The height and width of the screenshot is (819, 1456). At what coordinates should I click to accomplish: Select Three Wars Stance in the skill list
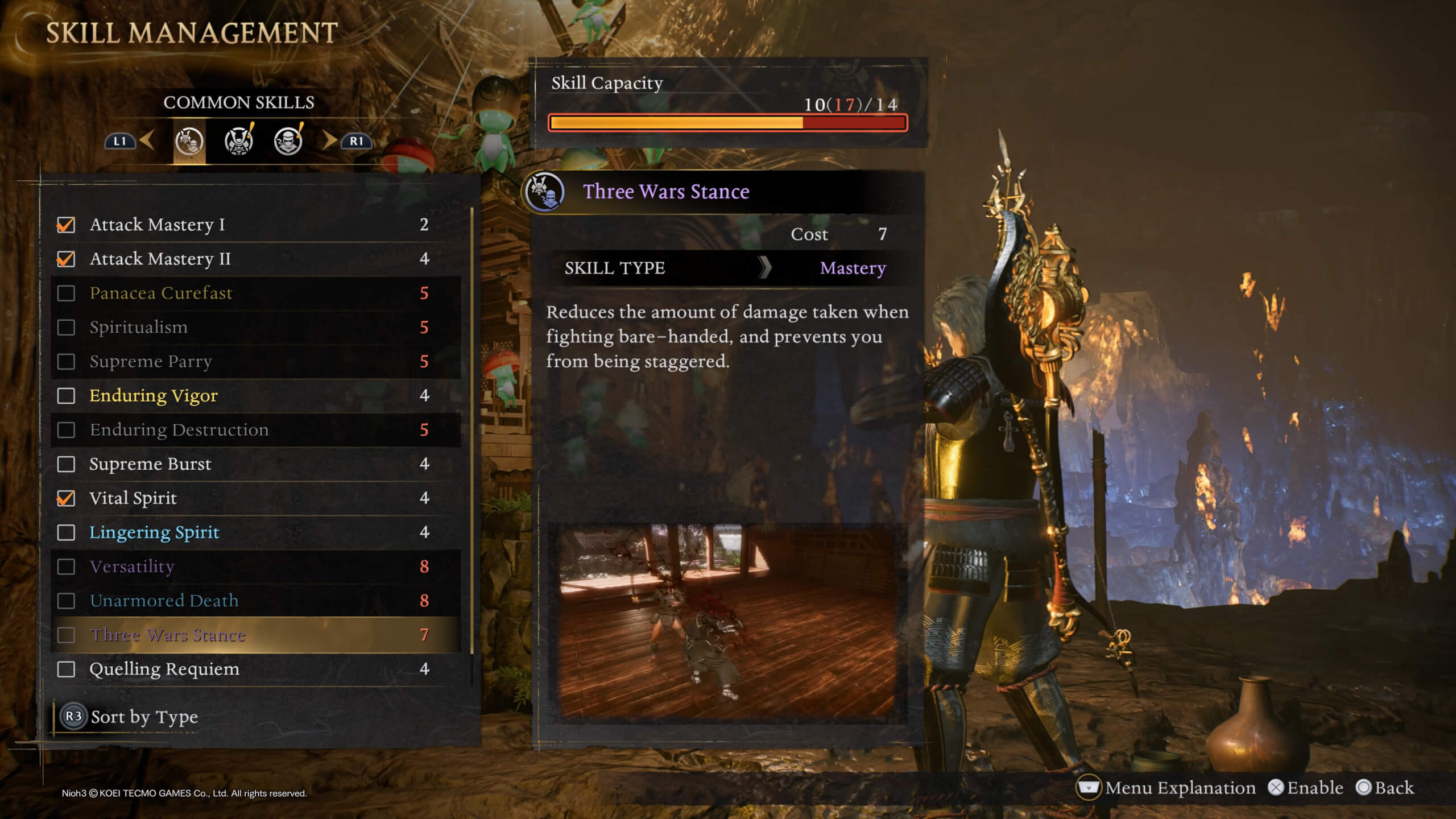(x=167, y=635)
